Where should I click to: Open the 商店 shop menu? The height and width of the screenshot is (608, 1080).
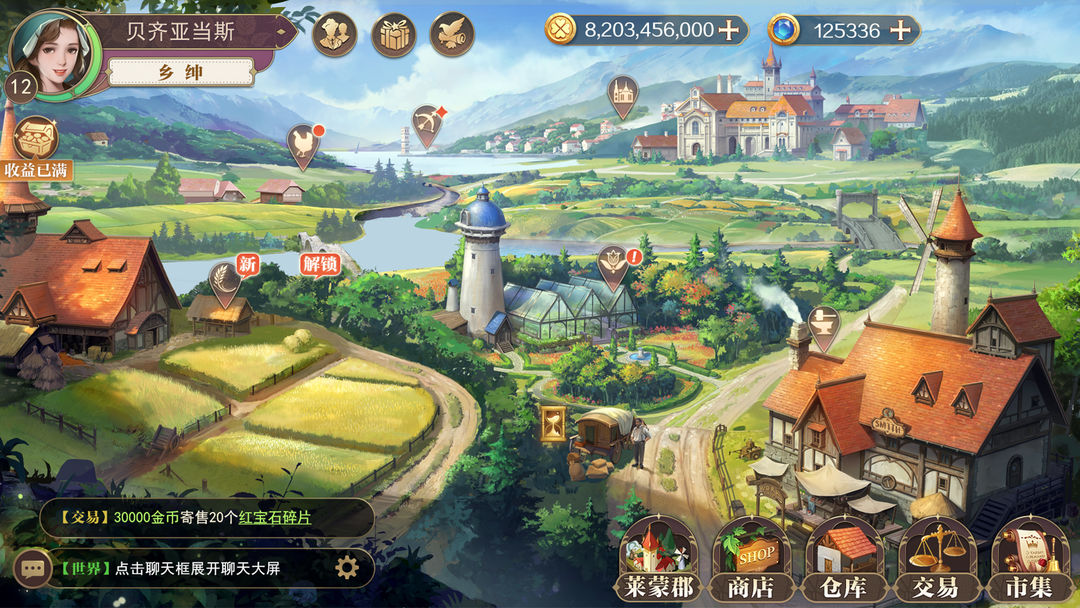click(750, 560)
